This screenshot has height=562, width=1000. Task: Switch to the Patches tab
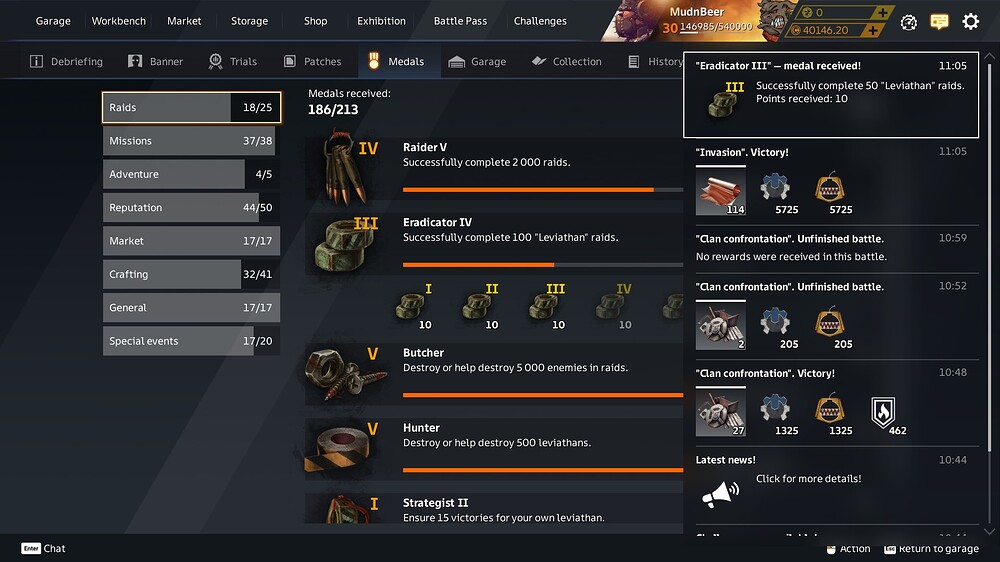[x=313, y=62]
